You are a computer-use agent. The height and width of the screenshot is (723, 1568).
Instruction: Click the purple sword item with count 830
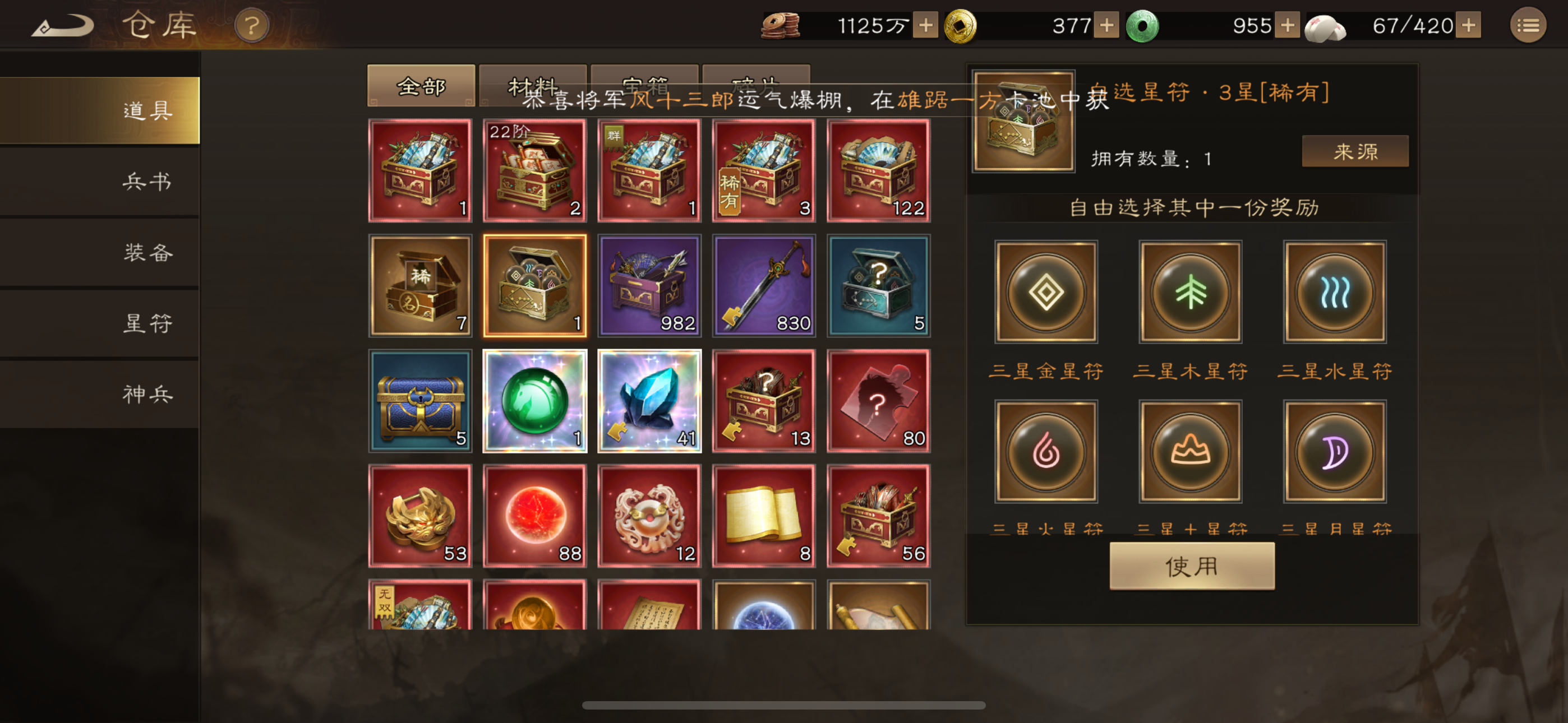pos(763,285)
